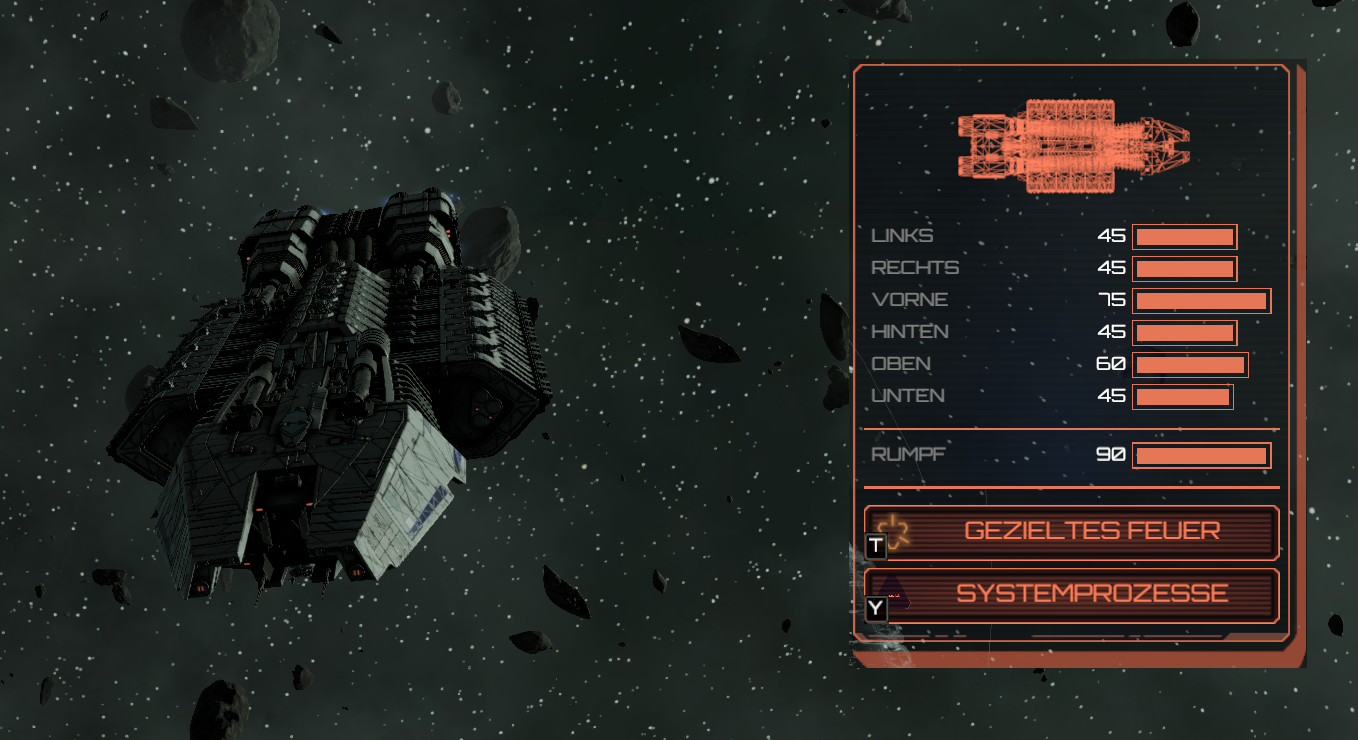
Task: Select the orange ship wireframe diagram
Action: [x=1073, y=146]
